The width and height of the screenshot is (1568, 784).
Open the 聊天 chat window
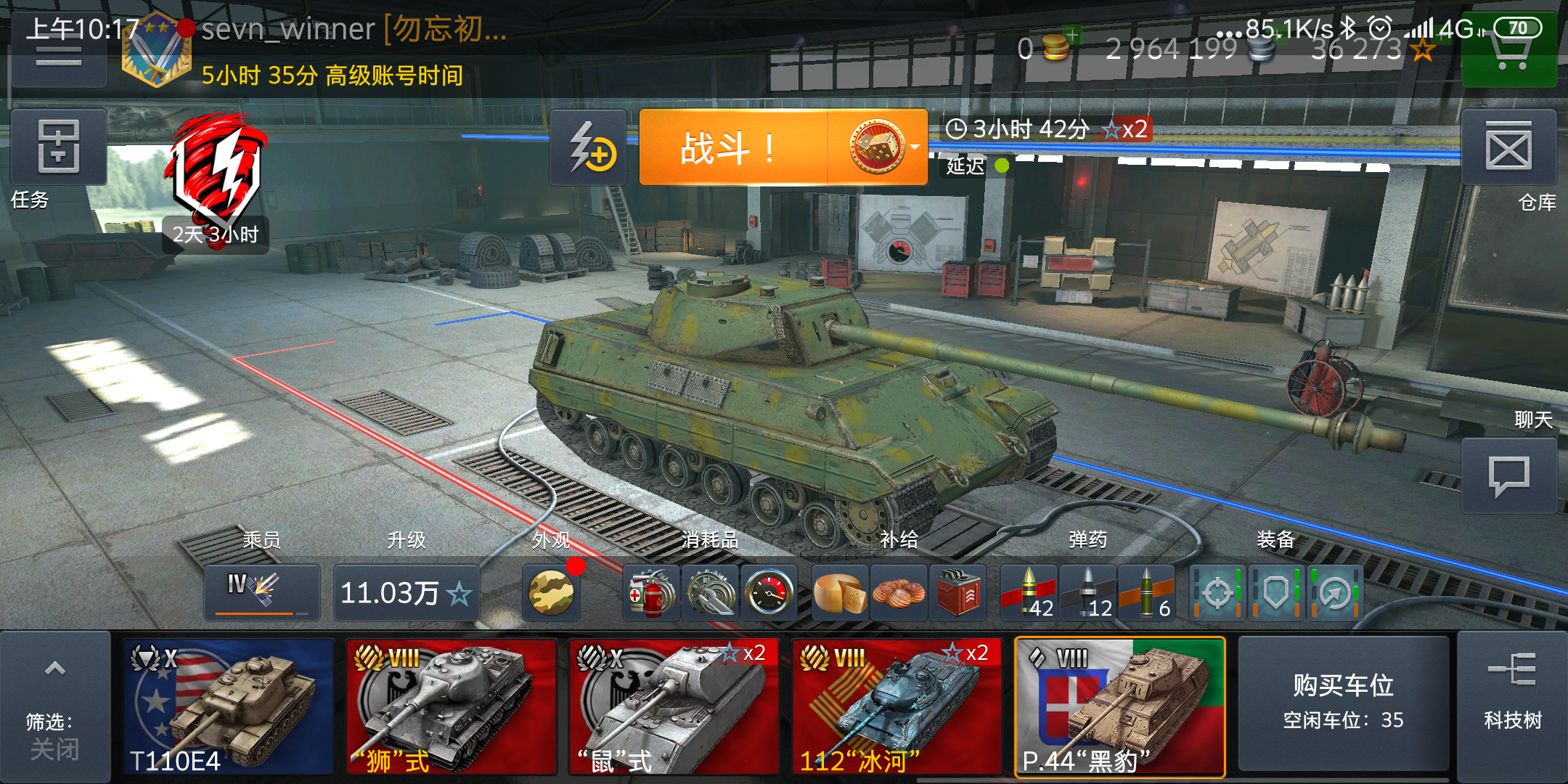pos(1509,475)
